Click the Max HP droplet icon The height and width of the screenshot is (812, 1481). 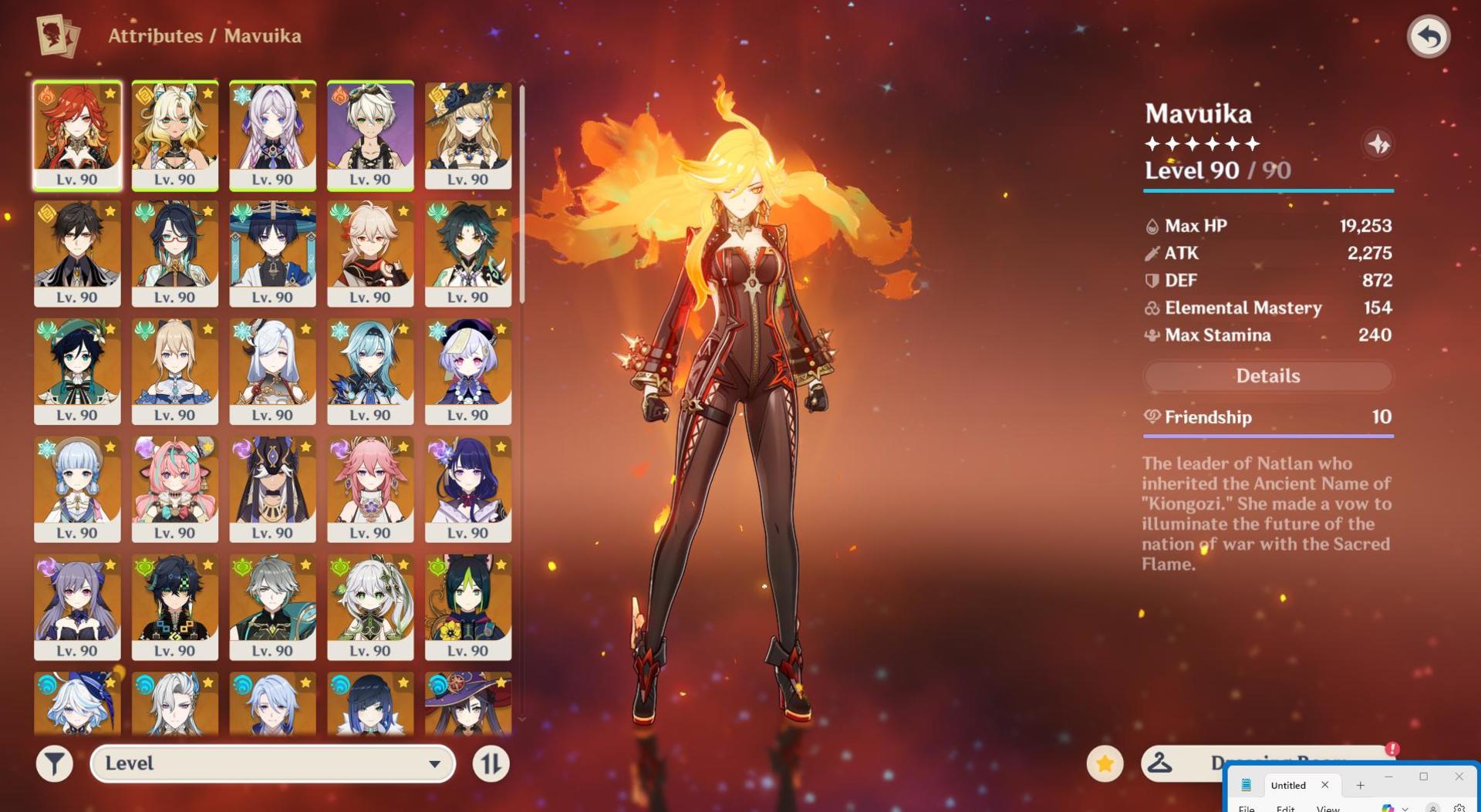[x=1152, y=226]
